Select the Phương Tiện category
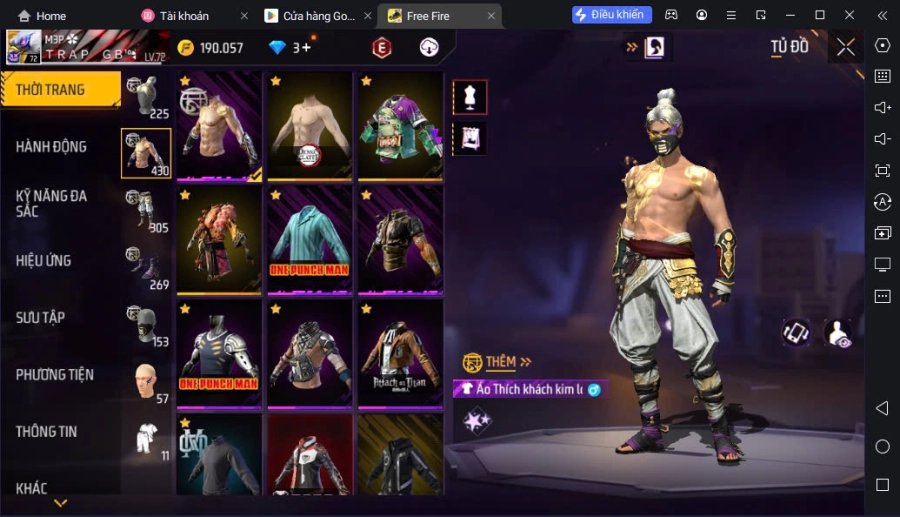900x517 pixels. pyautogui.click(x=55, y=374)
